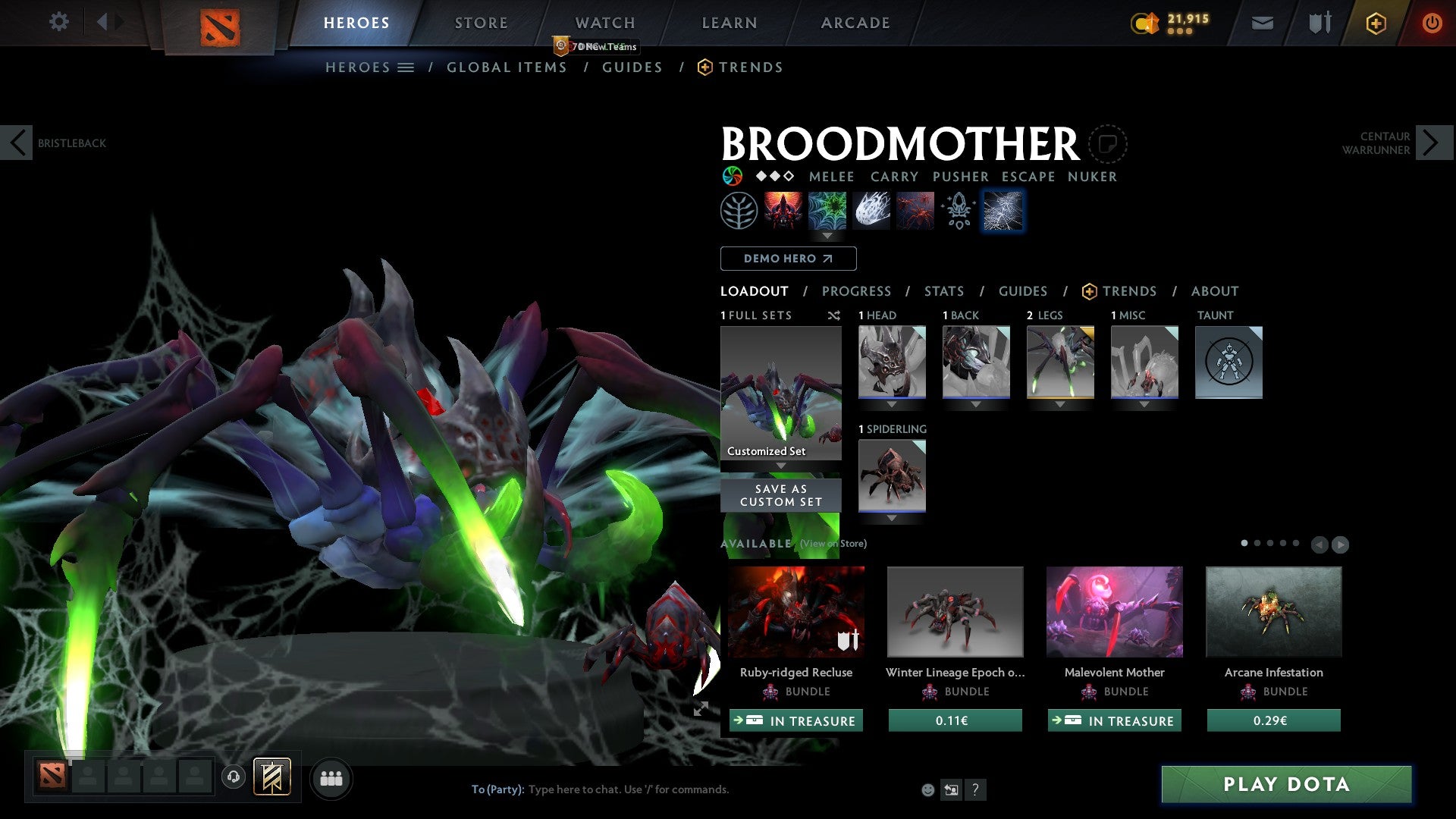Open the emoticon picker in chat bar
1456x819 pixels.
point(927,789)
